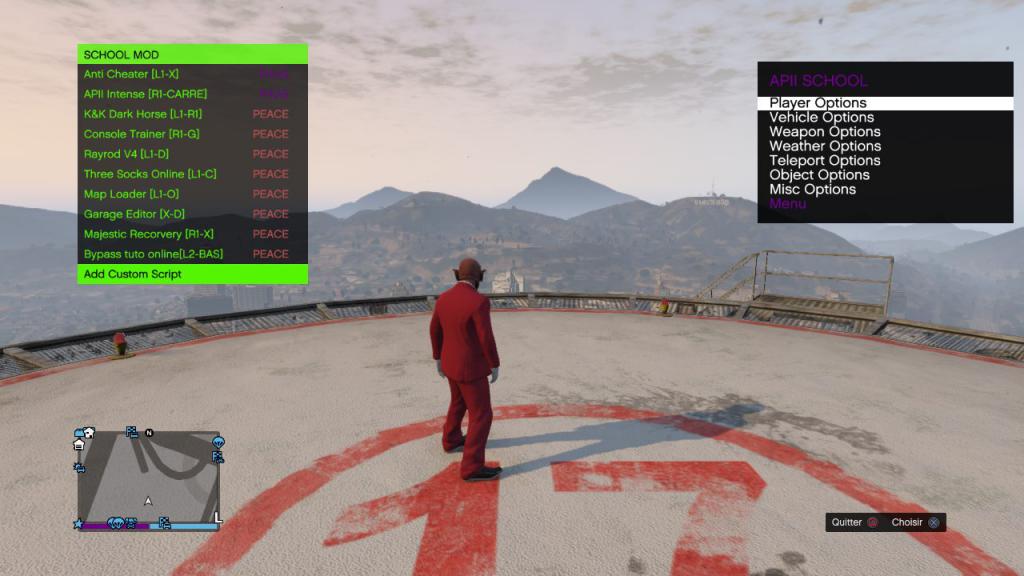Select Teleport Options
The image size is (1024, 576).
click(x=824, y=160)
